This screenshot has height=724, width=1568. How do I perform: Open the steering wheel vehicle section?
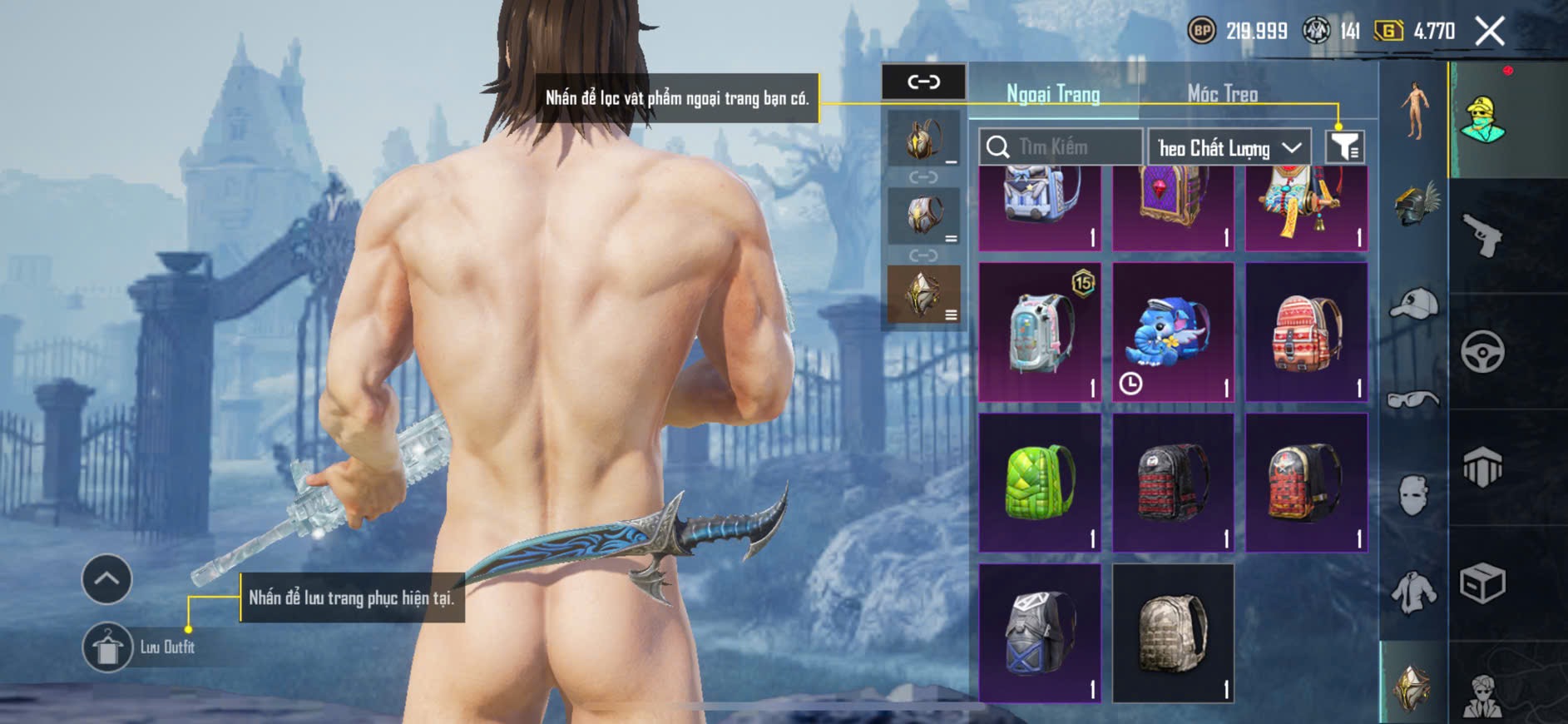tap(1482, 351)
